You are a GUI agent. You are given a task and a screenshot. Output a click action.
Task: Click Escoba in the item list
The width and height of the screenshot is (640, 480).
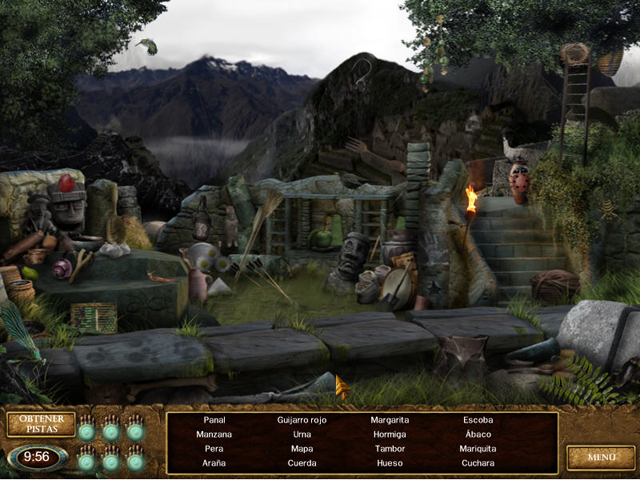click(478, 420)
